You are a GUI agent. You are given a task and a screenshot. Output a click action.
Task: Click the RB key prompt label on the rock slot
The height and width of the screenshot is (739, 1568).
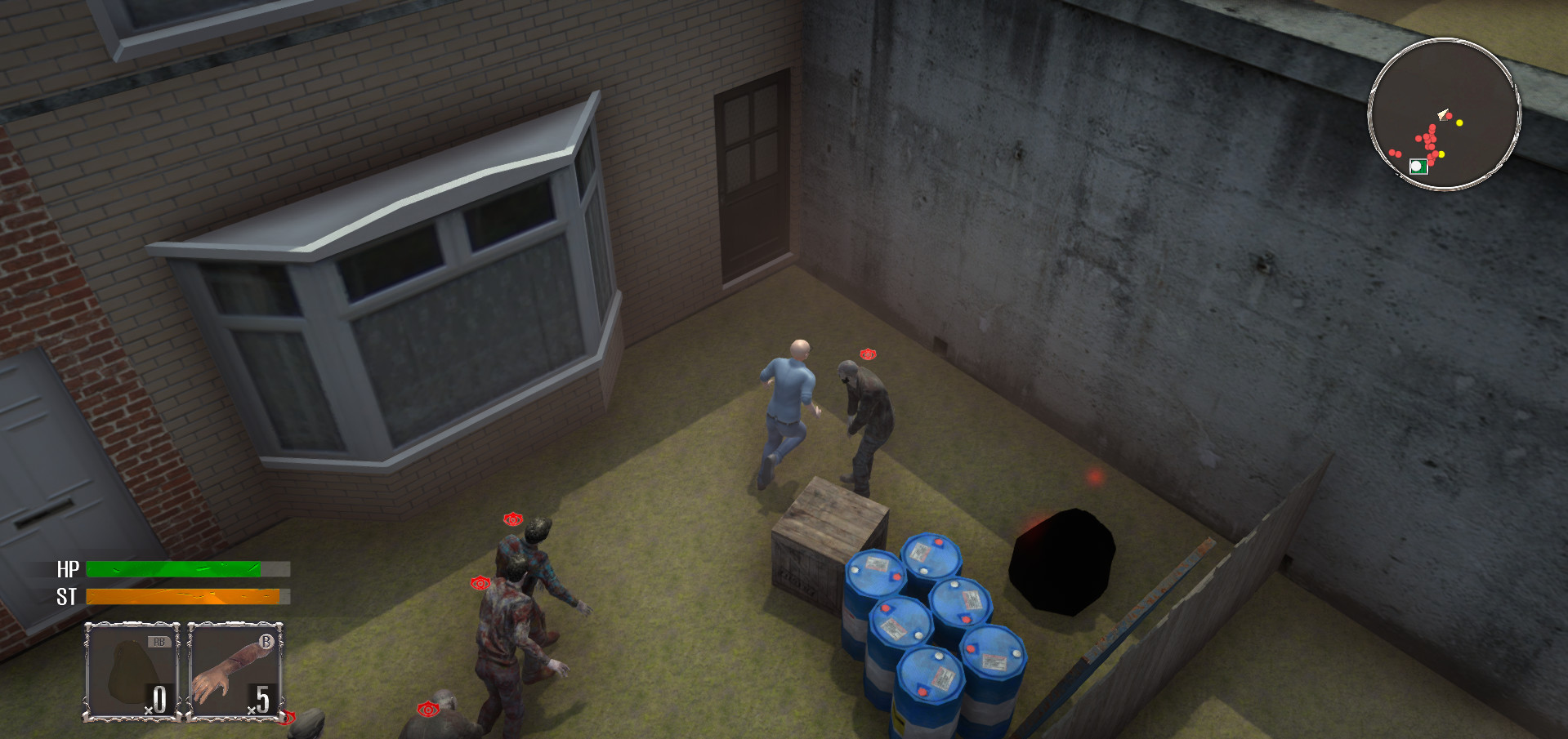click(159, 642)
